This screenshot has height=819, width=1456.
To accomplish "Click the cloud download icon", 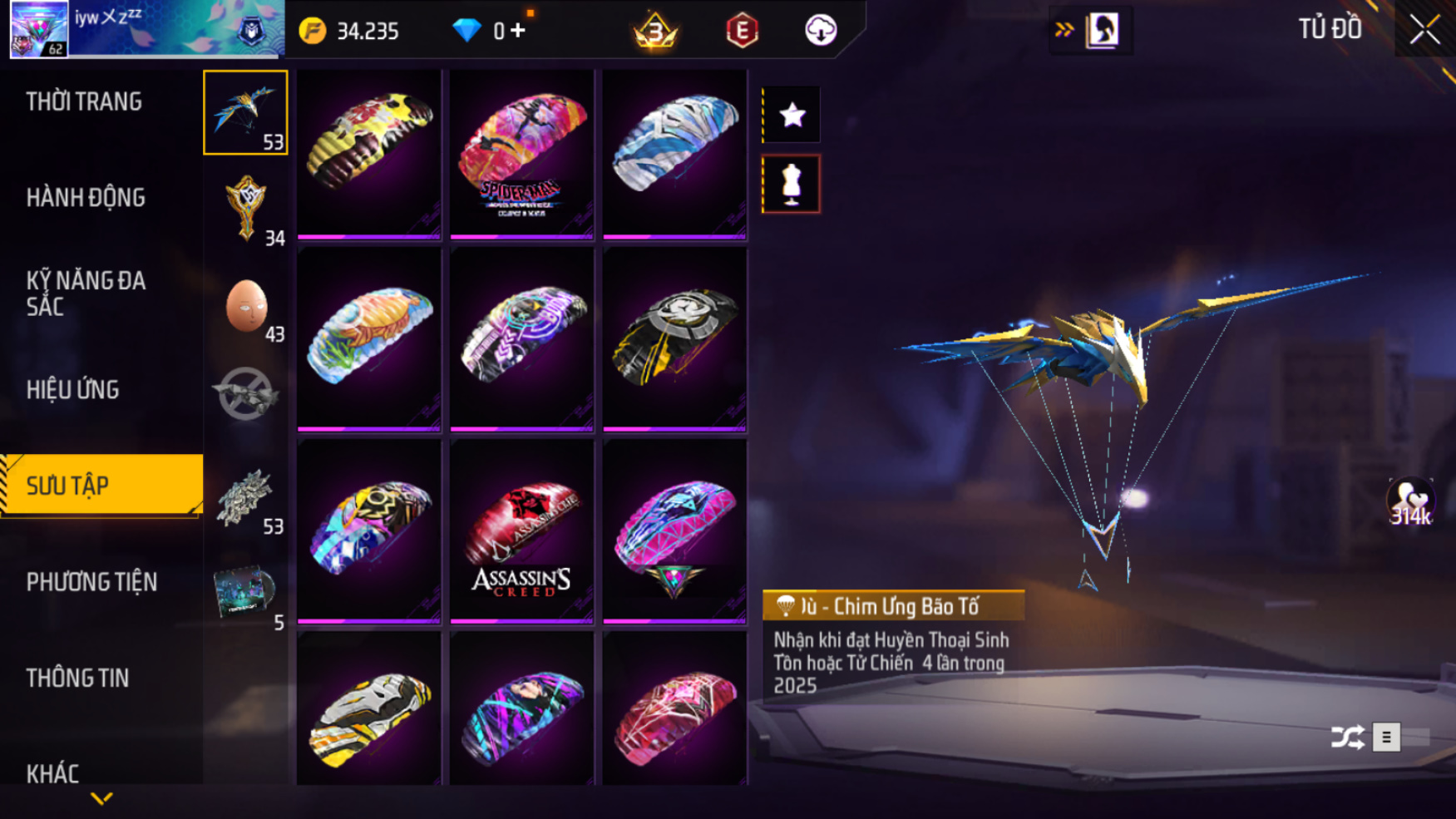I will pos(820,31).
